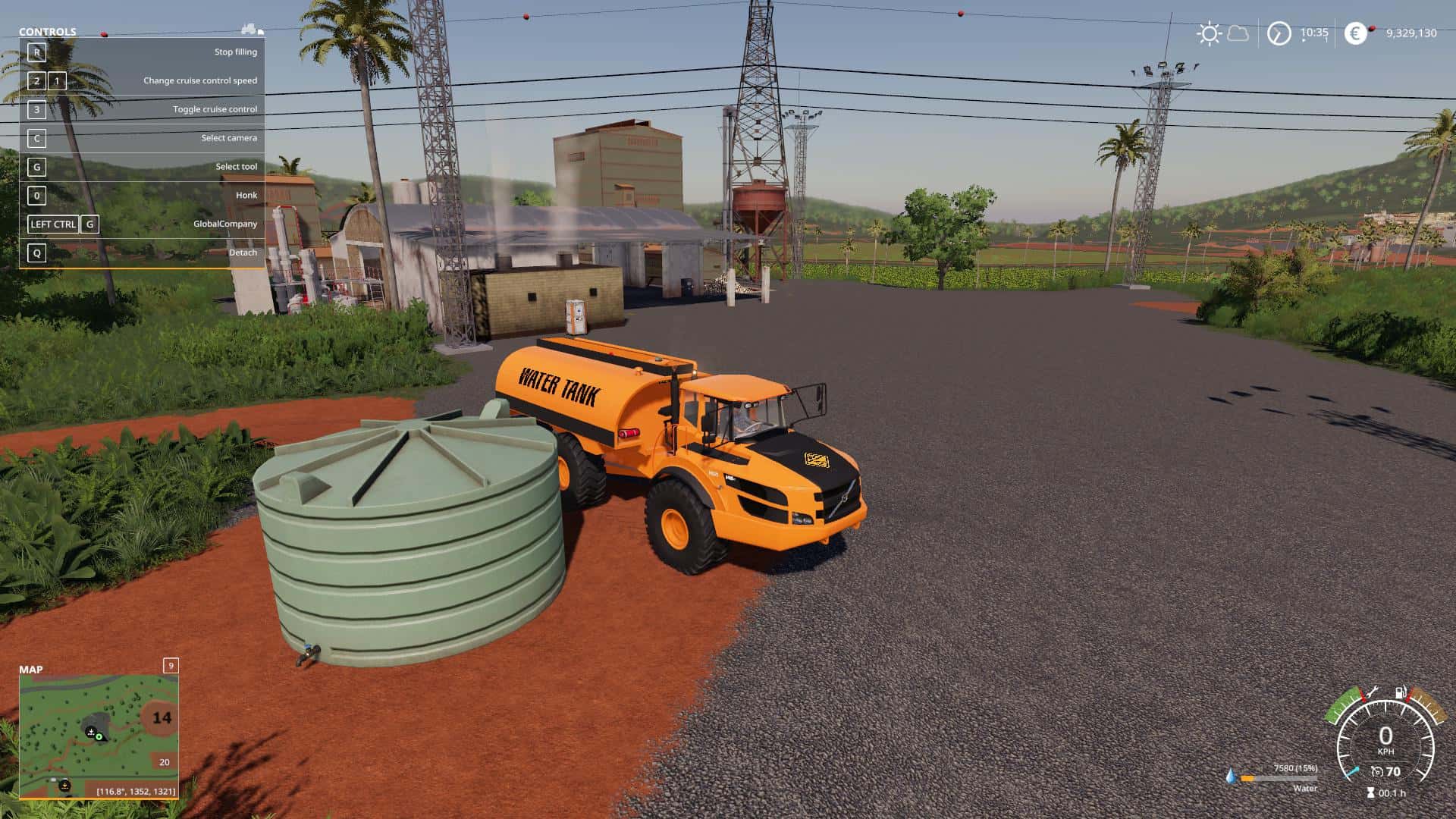Click the clock icon beside the time
Image resolution: width=1456 pixels, height=819 pixels.
click(1279, 33)
